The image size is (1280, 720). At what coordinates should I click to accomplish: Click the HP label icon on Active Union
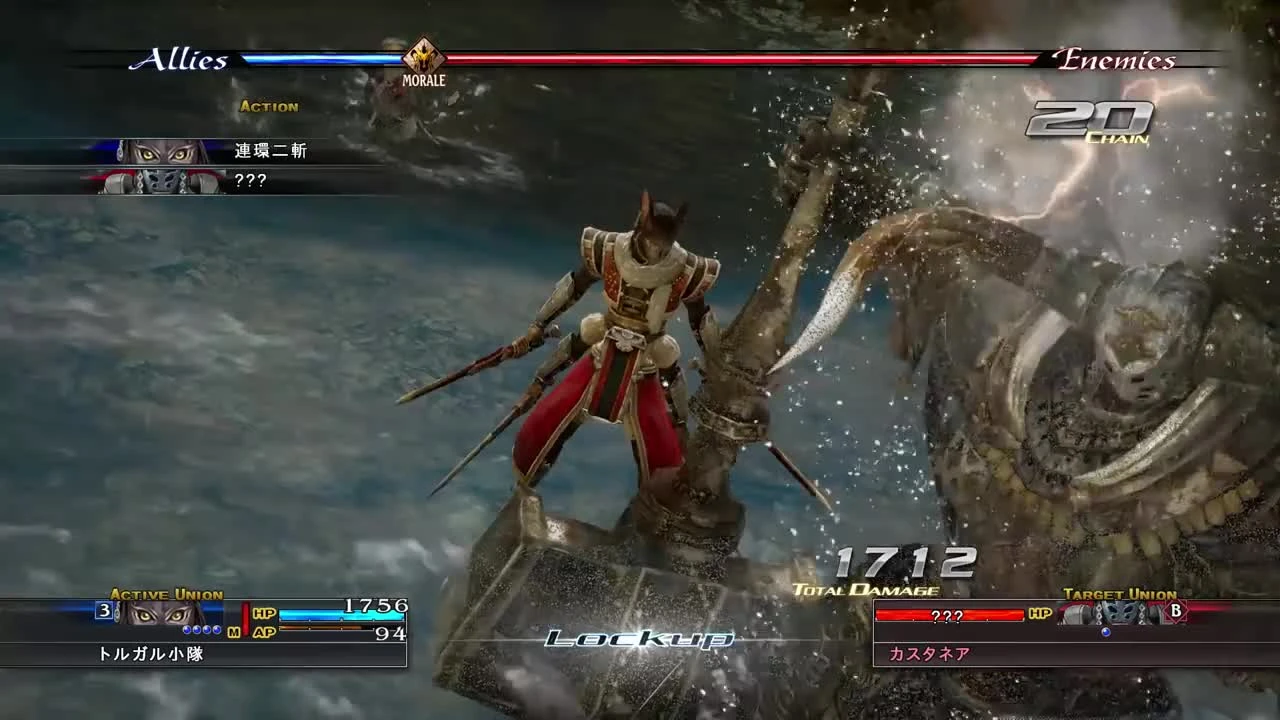[262, 613]
